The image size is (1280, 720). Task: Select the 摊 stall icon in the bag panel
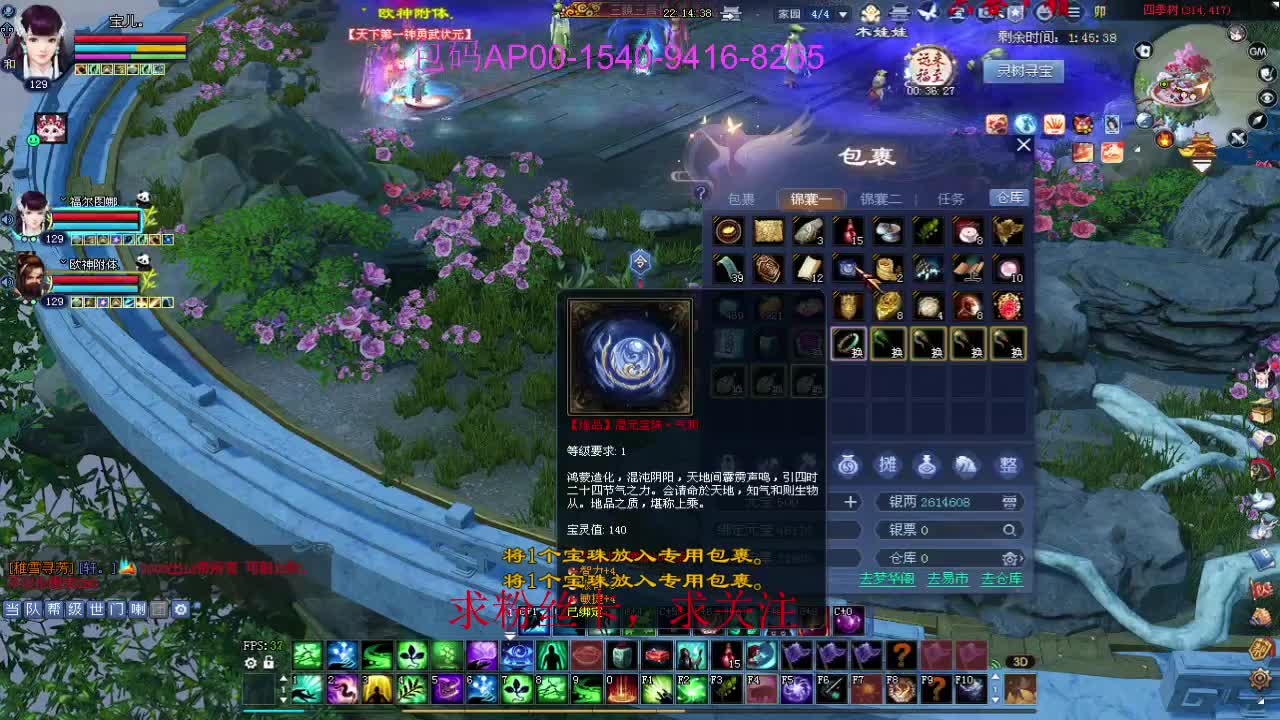click(889, 462)
